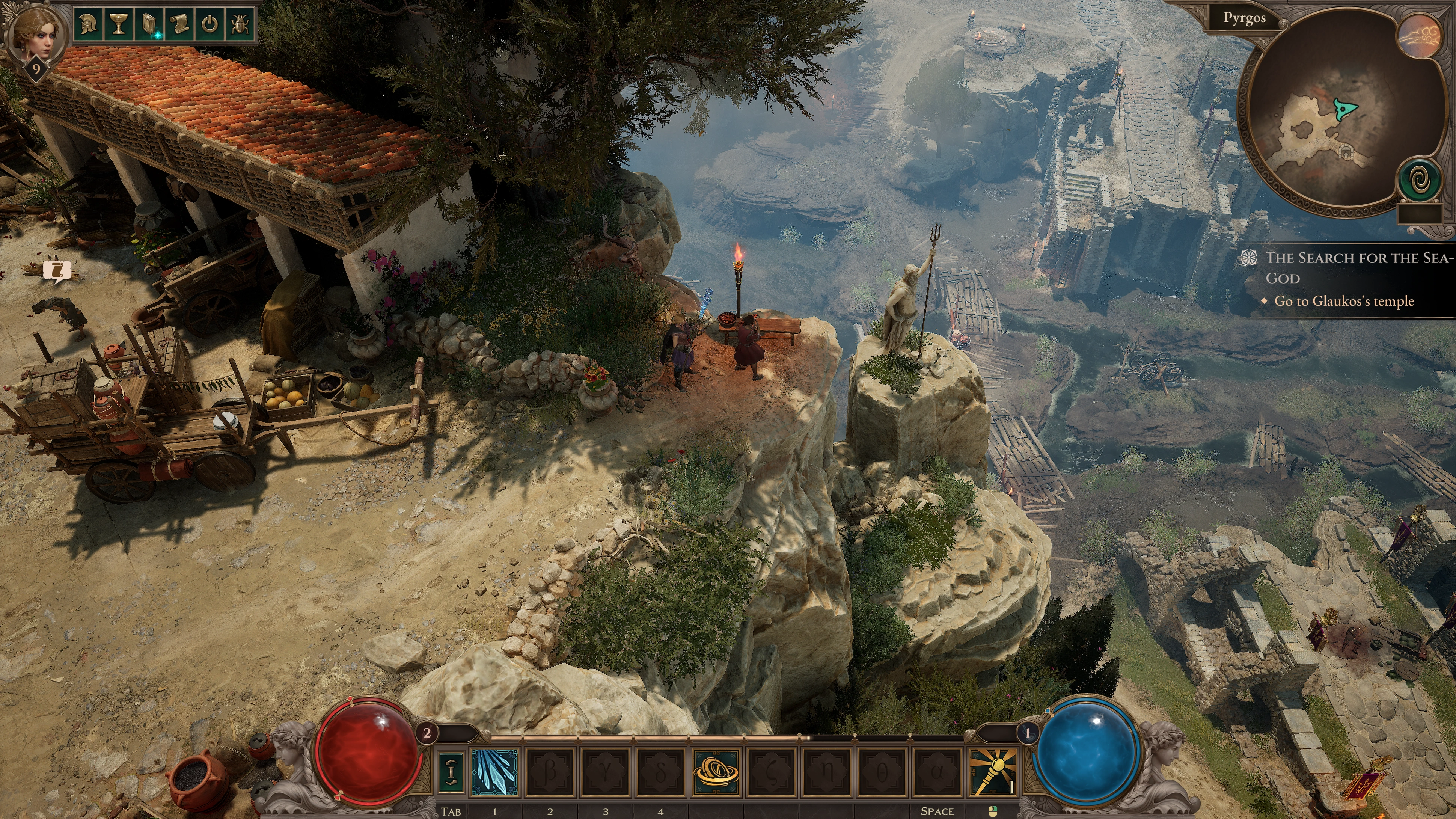Image resolution: width=1456 pixels, height=819 pixels.
Task: Open the scroll quest log icon
Action: [179, 24]
